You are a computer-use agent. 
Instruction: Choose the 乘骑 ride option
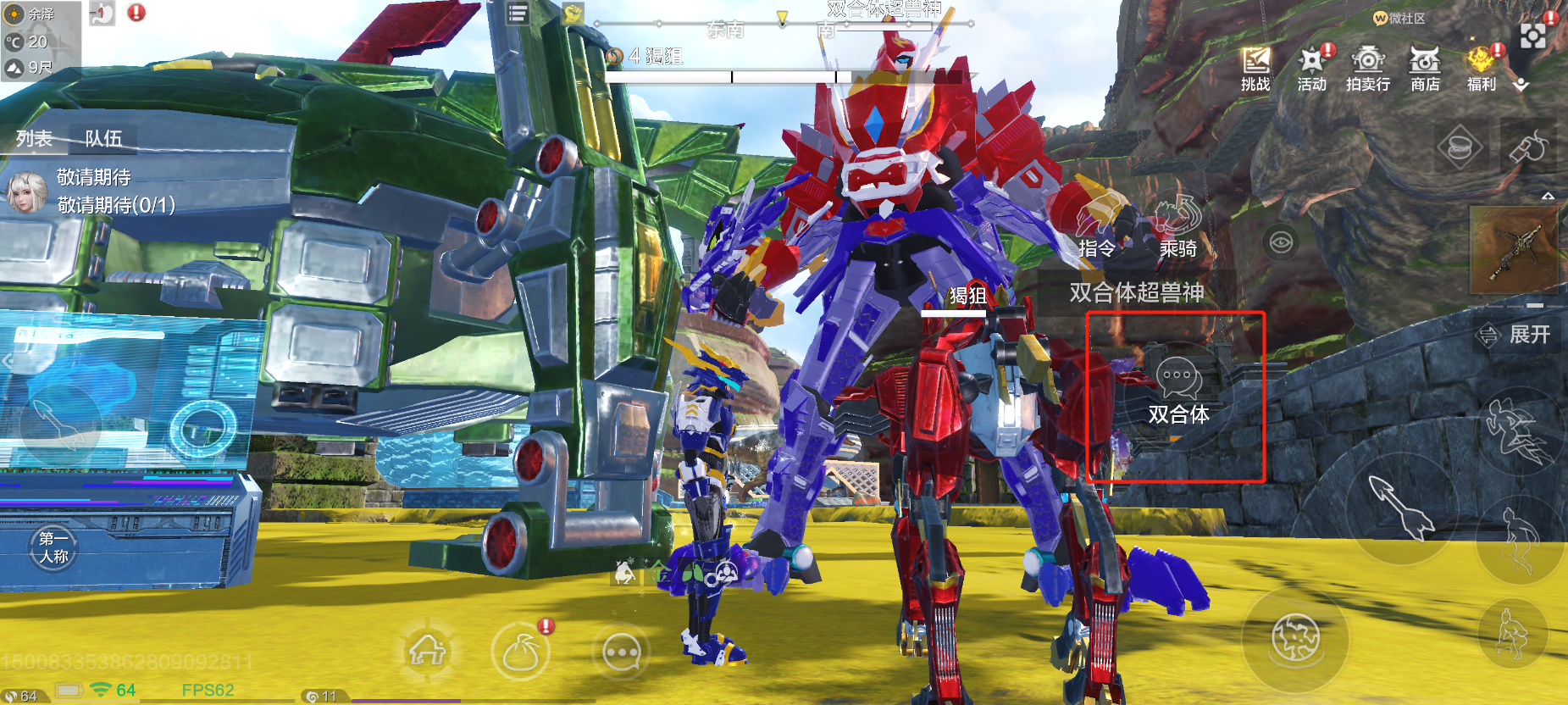click(1177, 229)
